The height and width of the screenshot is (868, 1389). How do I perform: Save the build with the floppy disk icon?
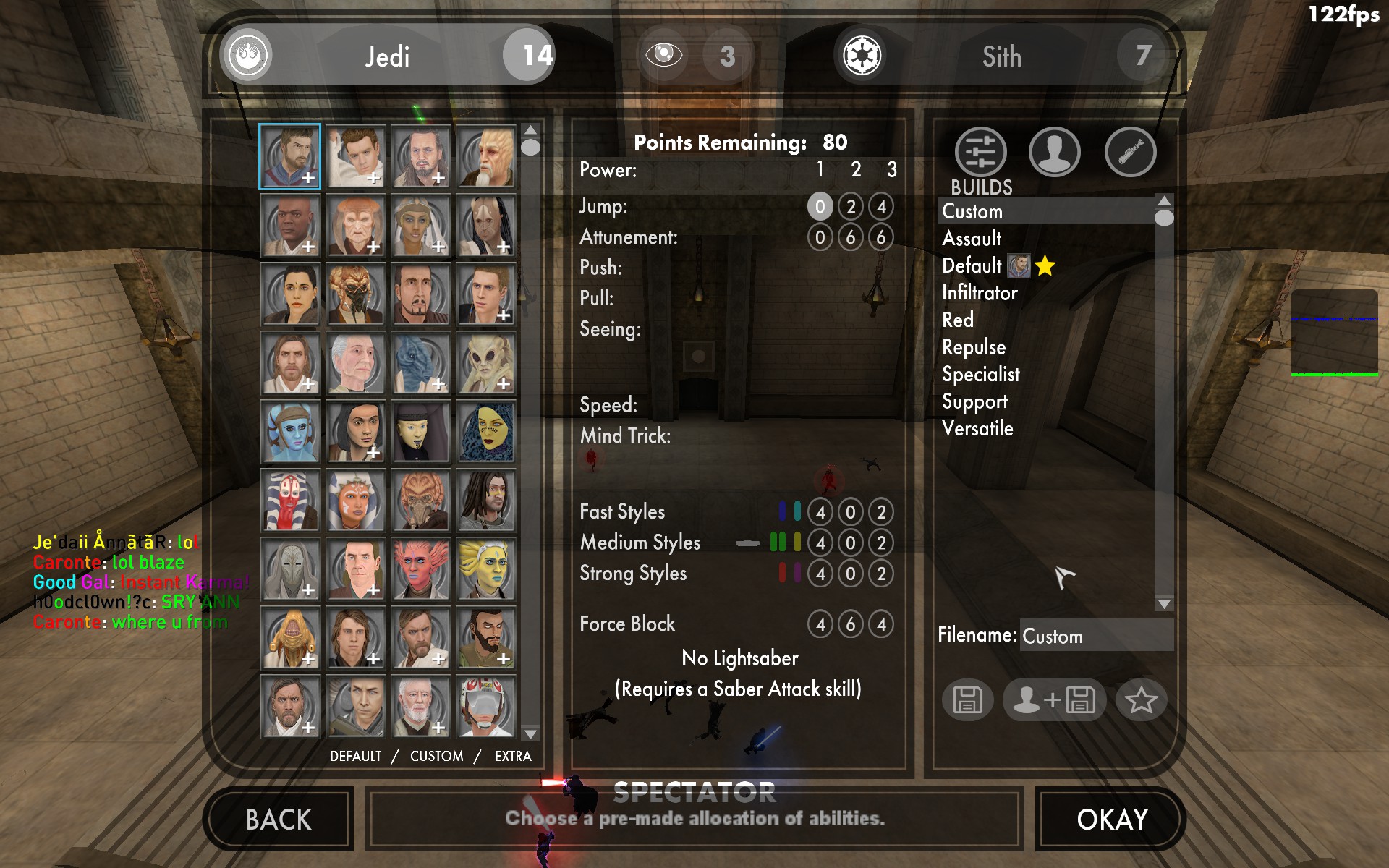click(x=967, y=699)
